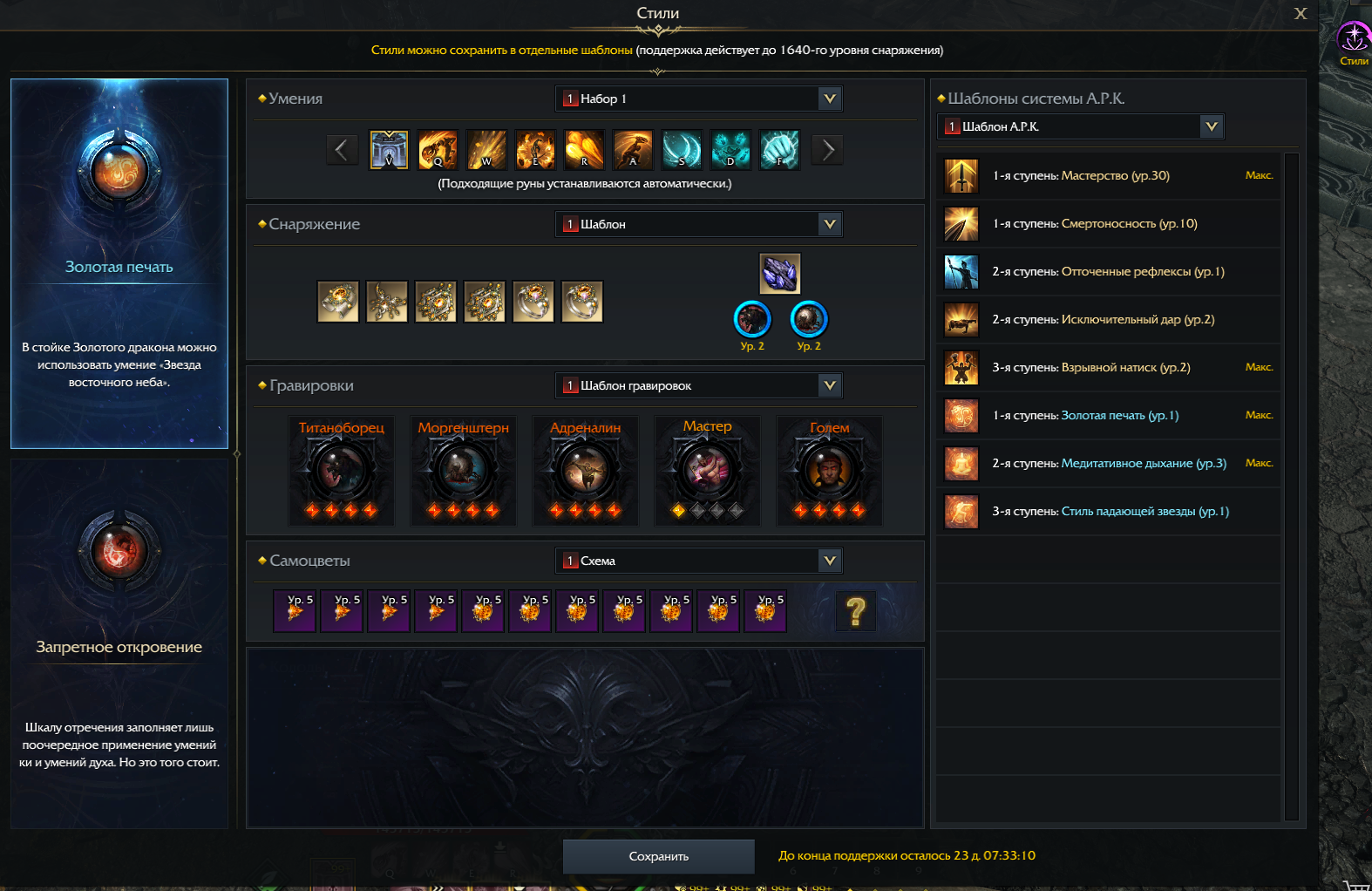Show next skills with the right arrow
Screen dimensions: 1372x891
point(828,150)
